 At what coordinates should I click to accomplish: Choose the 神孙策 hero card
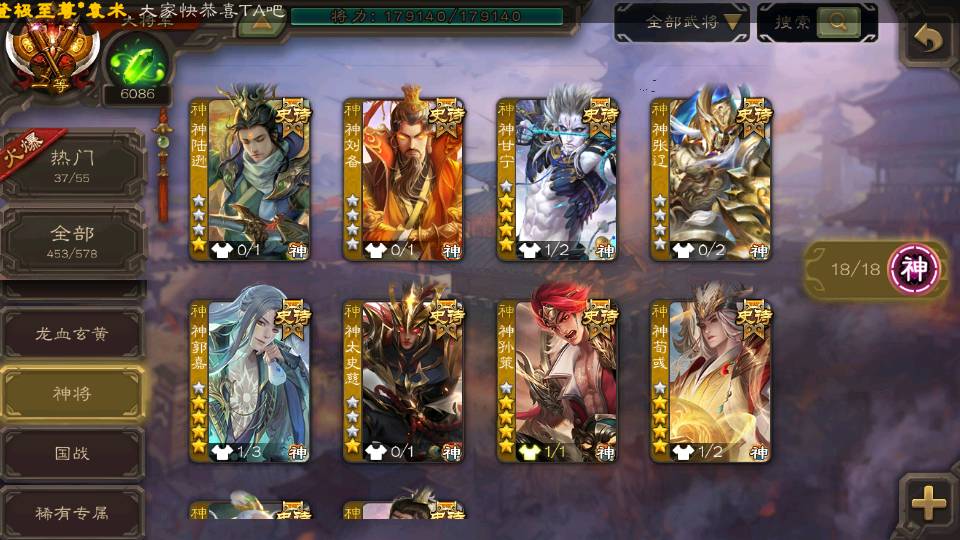pyautogui.click(x=558, y=382)
